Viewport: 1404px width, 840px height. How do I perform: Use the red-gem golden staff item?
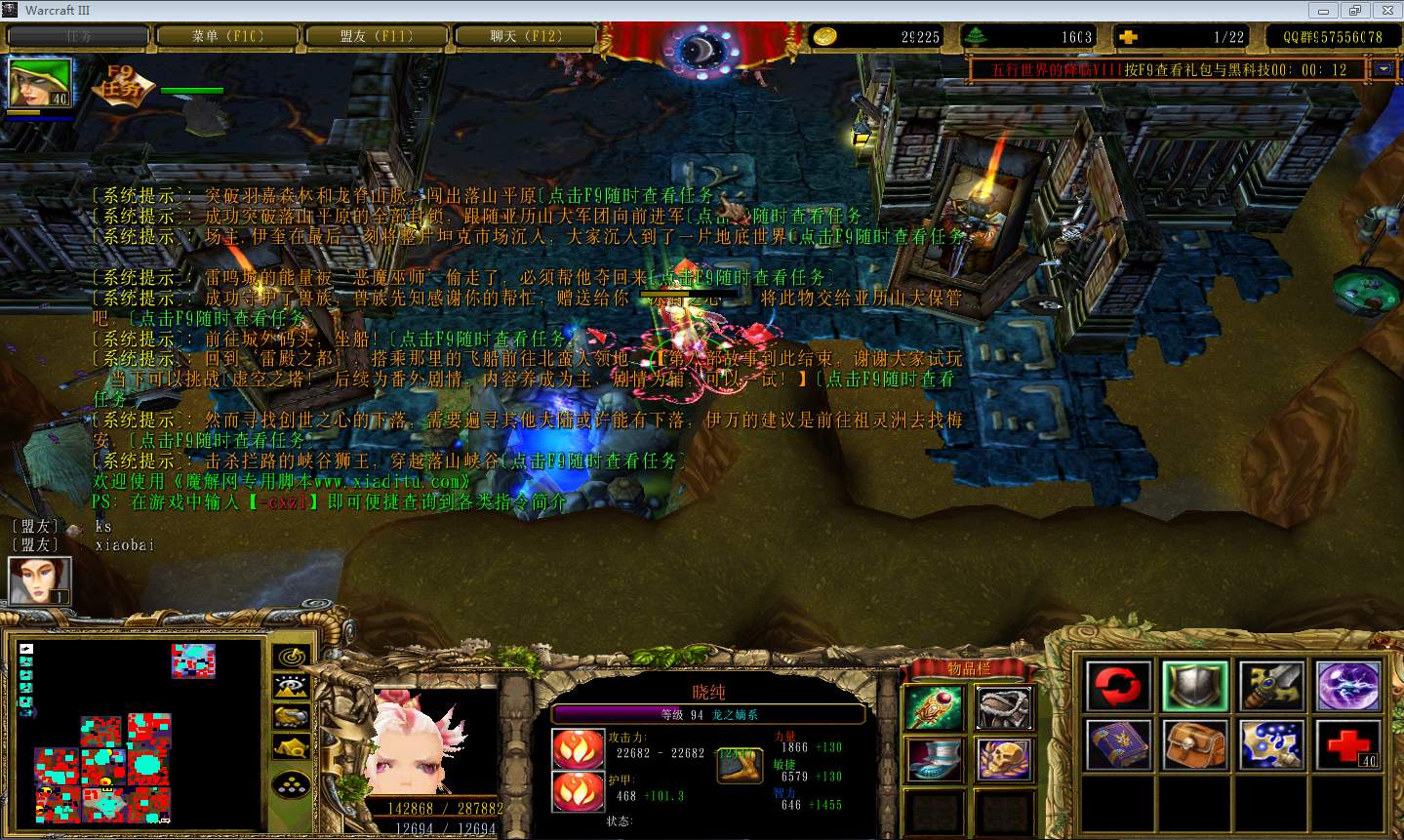934,707
